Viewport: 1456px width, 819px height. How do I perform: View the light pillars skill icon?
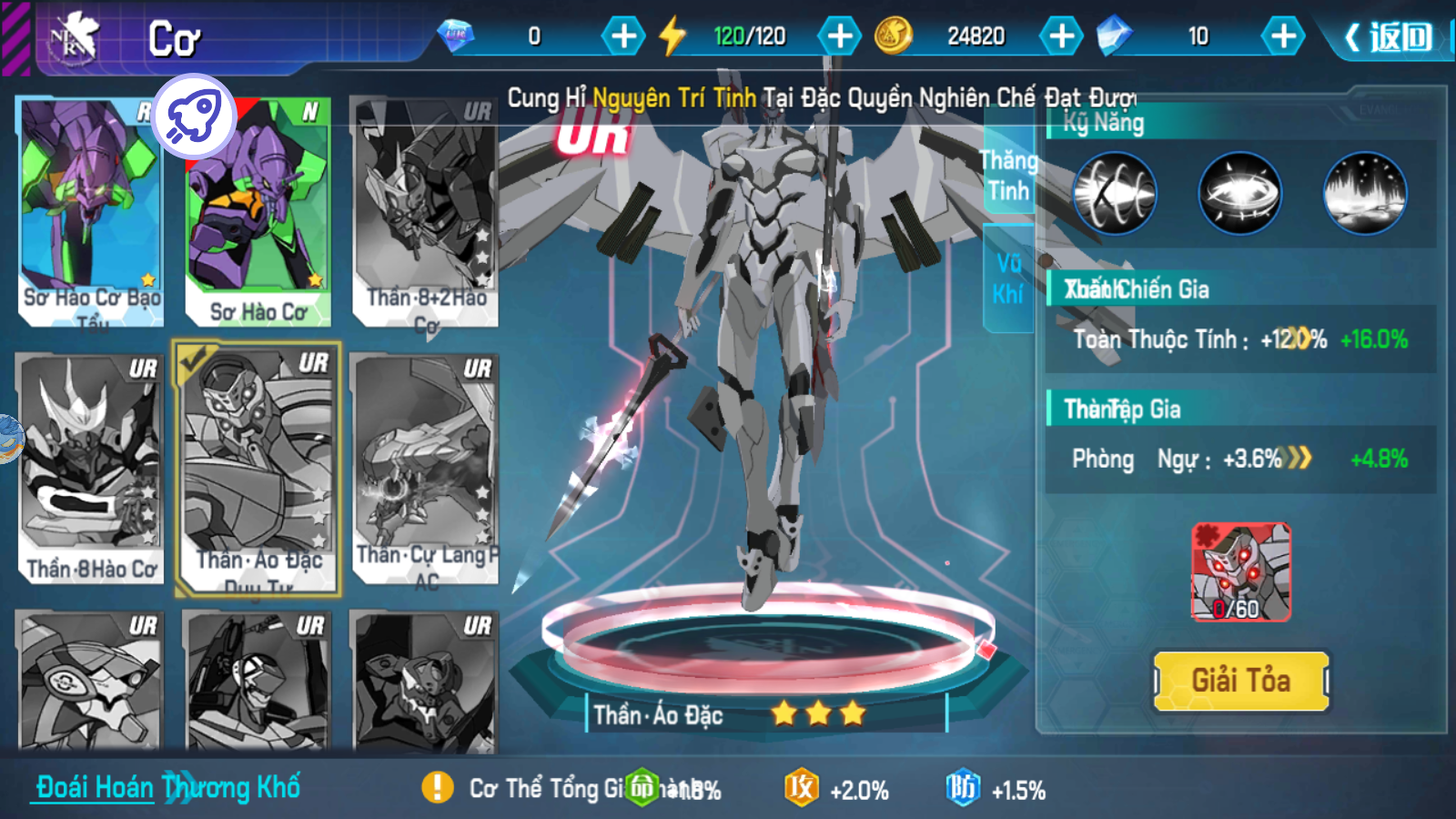1364,193
